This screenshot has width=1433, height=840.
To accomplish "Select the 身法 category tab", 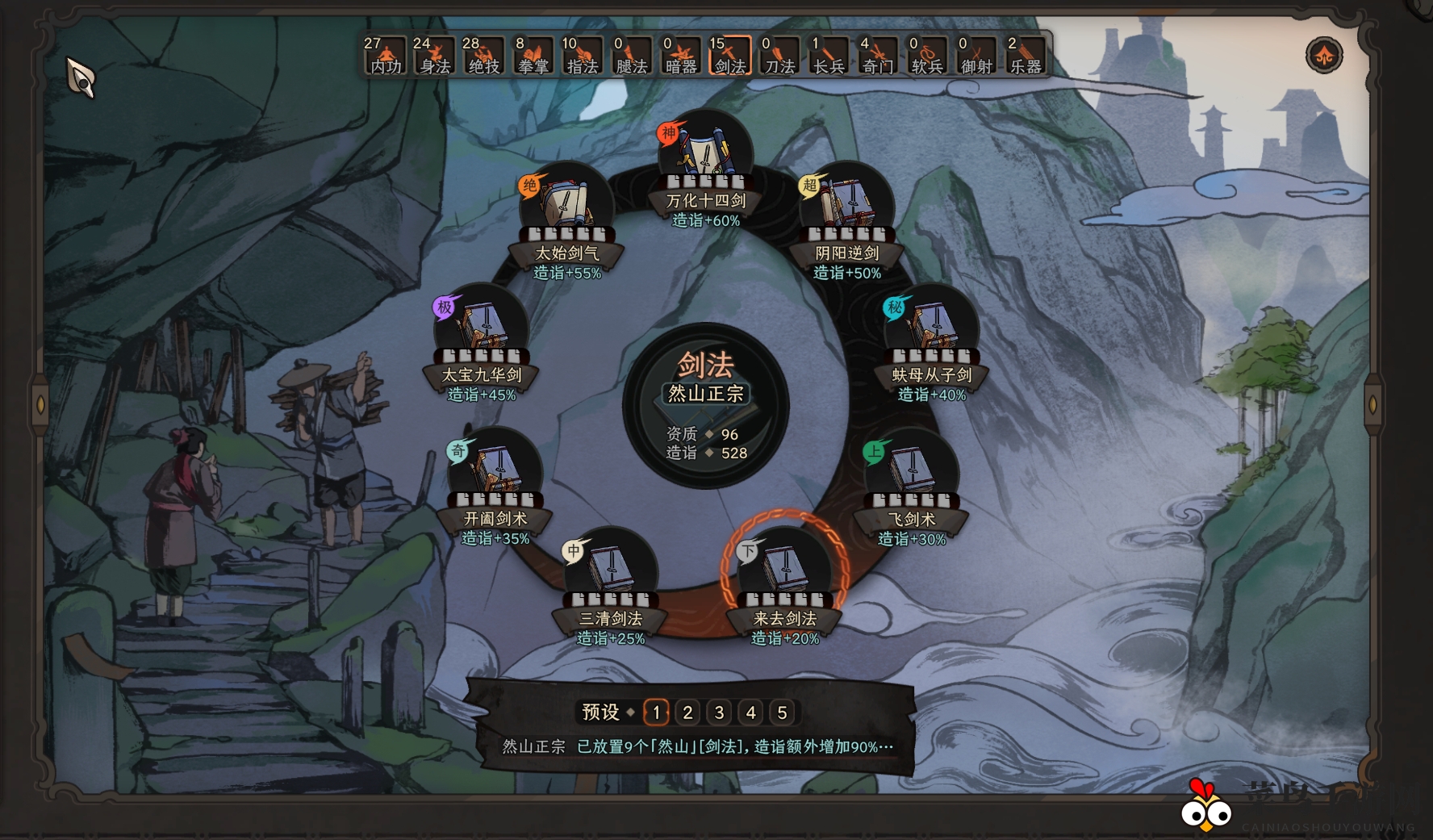I will point(434,56).
